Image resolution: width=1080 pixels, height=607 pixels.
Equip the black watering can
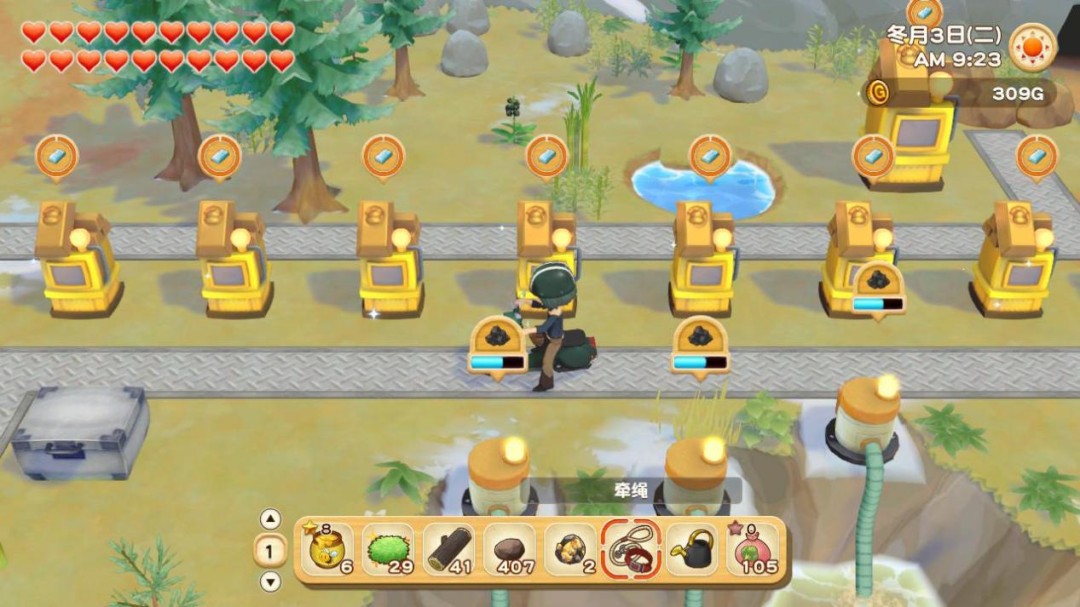693,549
